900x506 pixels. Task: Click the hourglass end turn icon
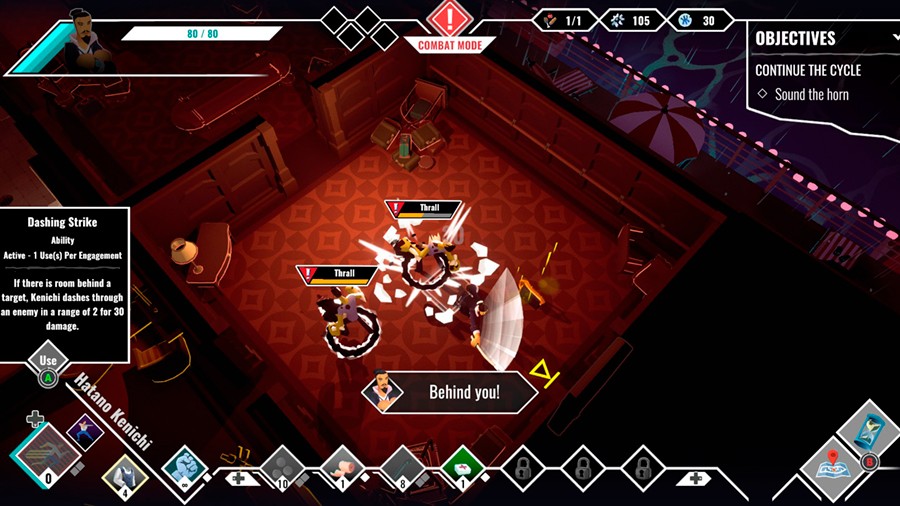(x=864, y=429)
